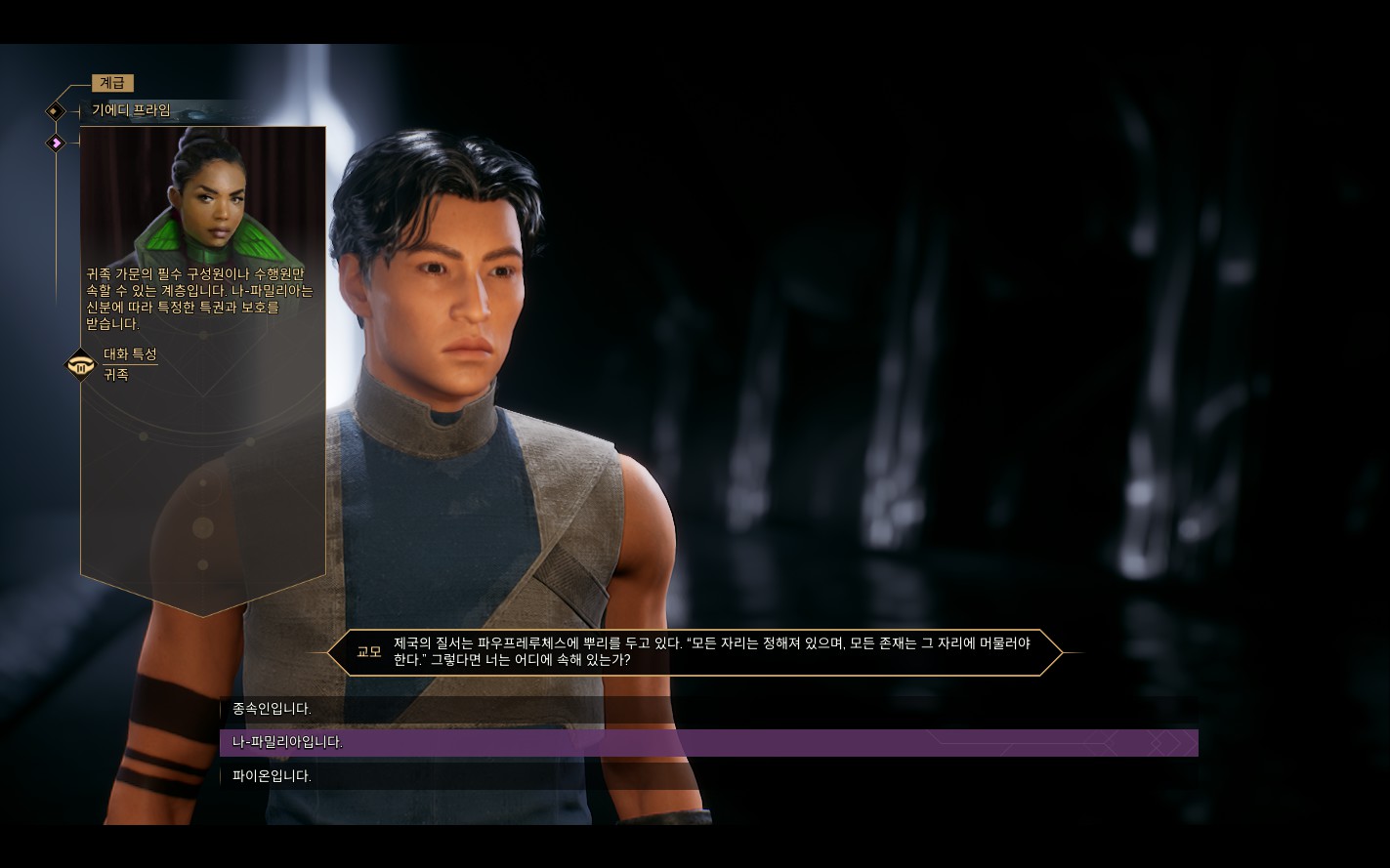
Task: Pick the "파이온입니다." dialogue option
Action: point(273,776)
